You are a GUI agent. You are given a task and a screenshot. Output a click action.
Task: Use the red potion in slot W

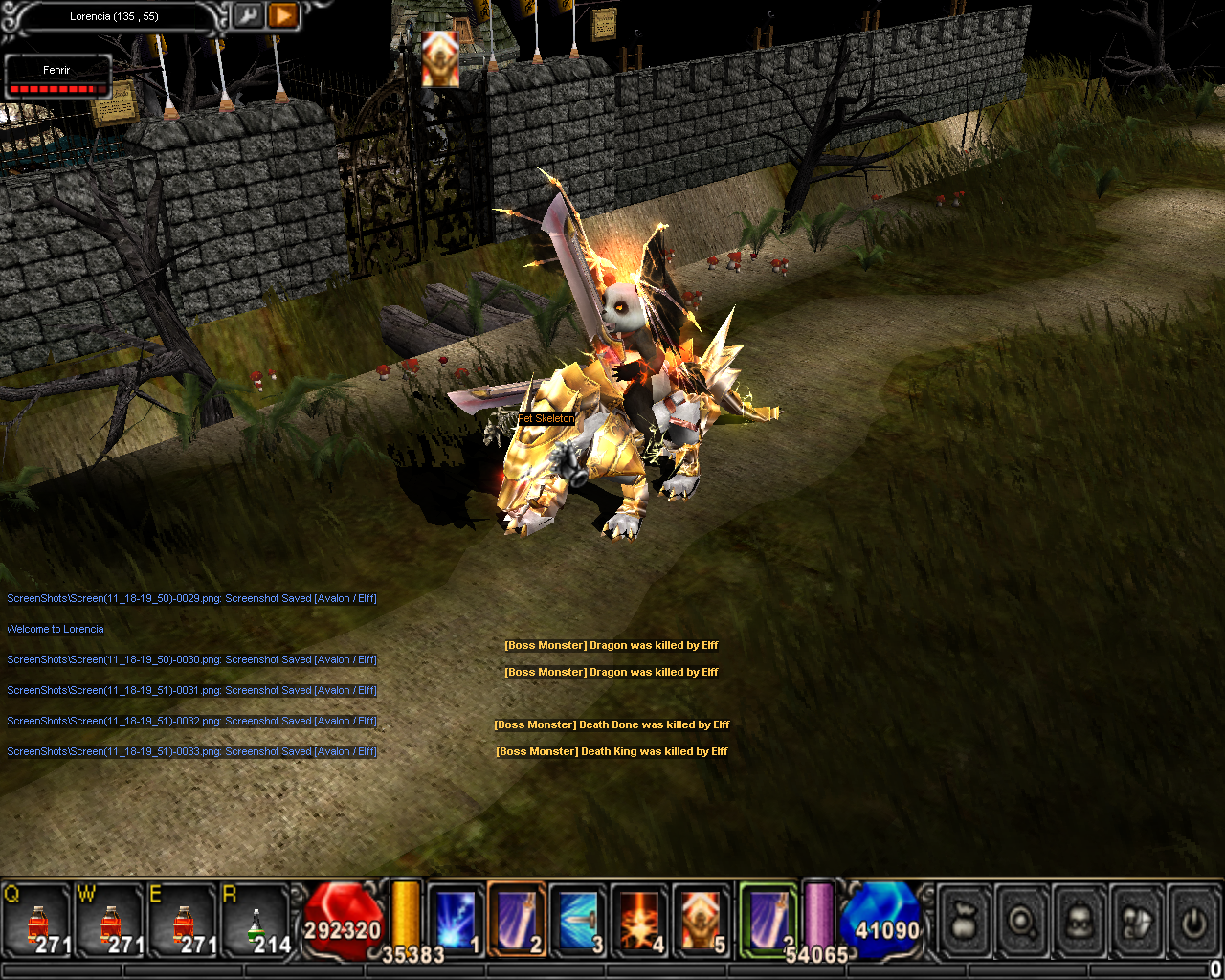point(109,923)
